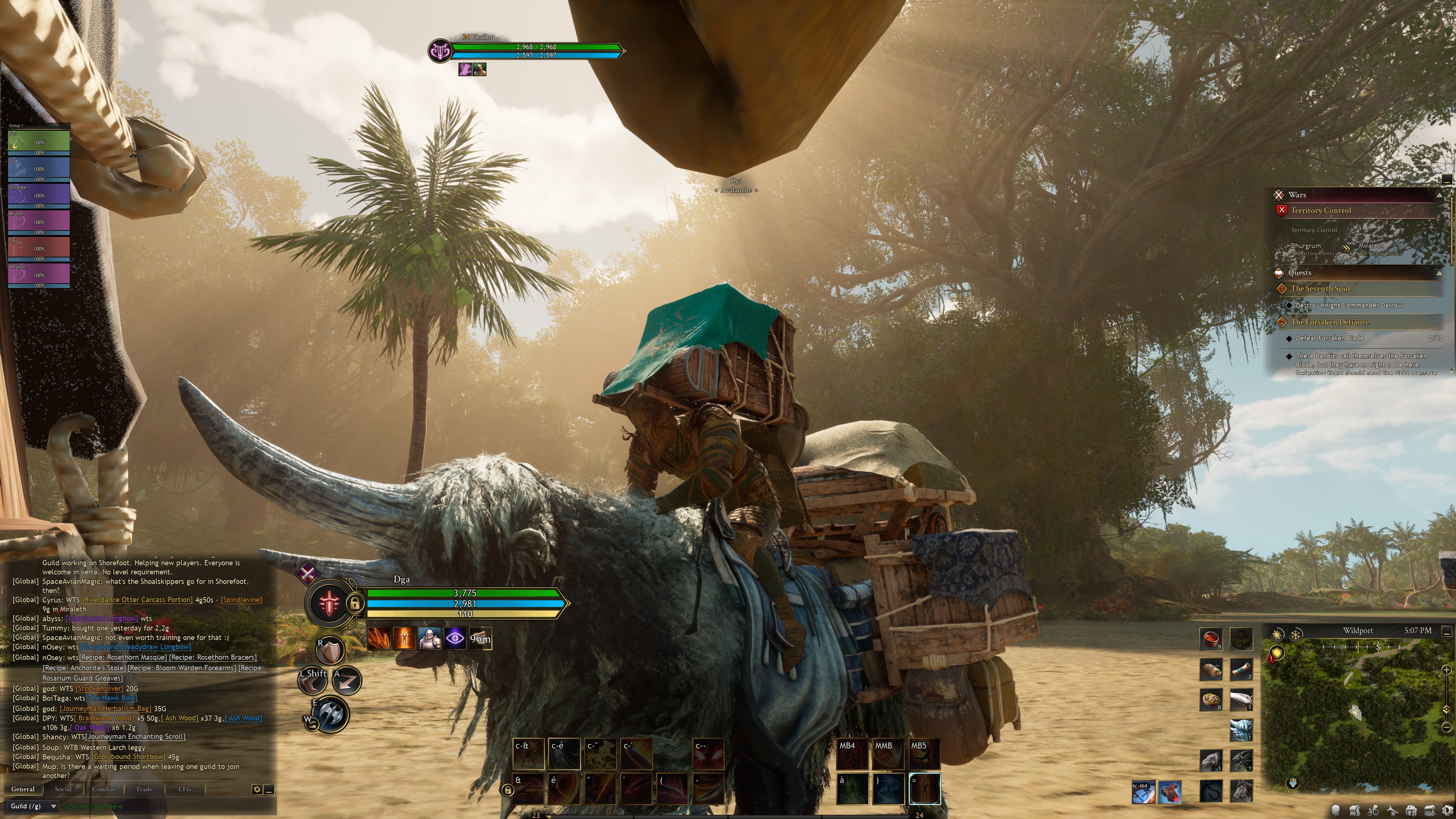Zoom out on the minimap

tap(1447, 727)
